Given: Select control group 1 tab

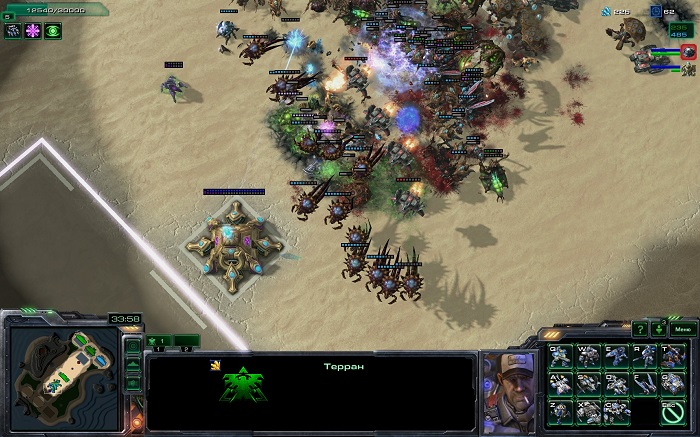Looking at the screenshot, I should [157, 341].
